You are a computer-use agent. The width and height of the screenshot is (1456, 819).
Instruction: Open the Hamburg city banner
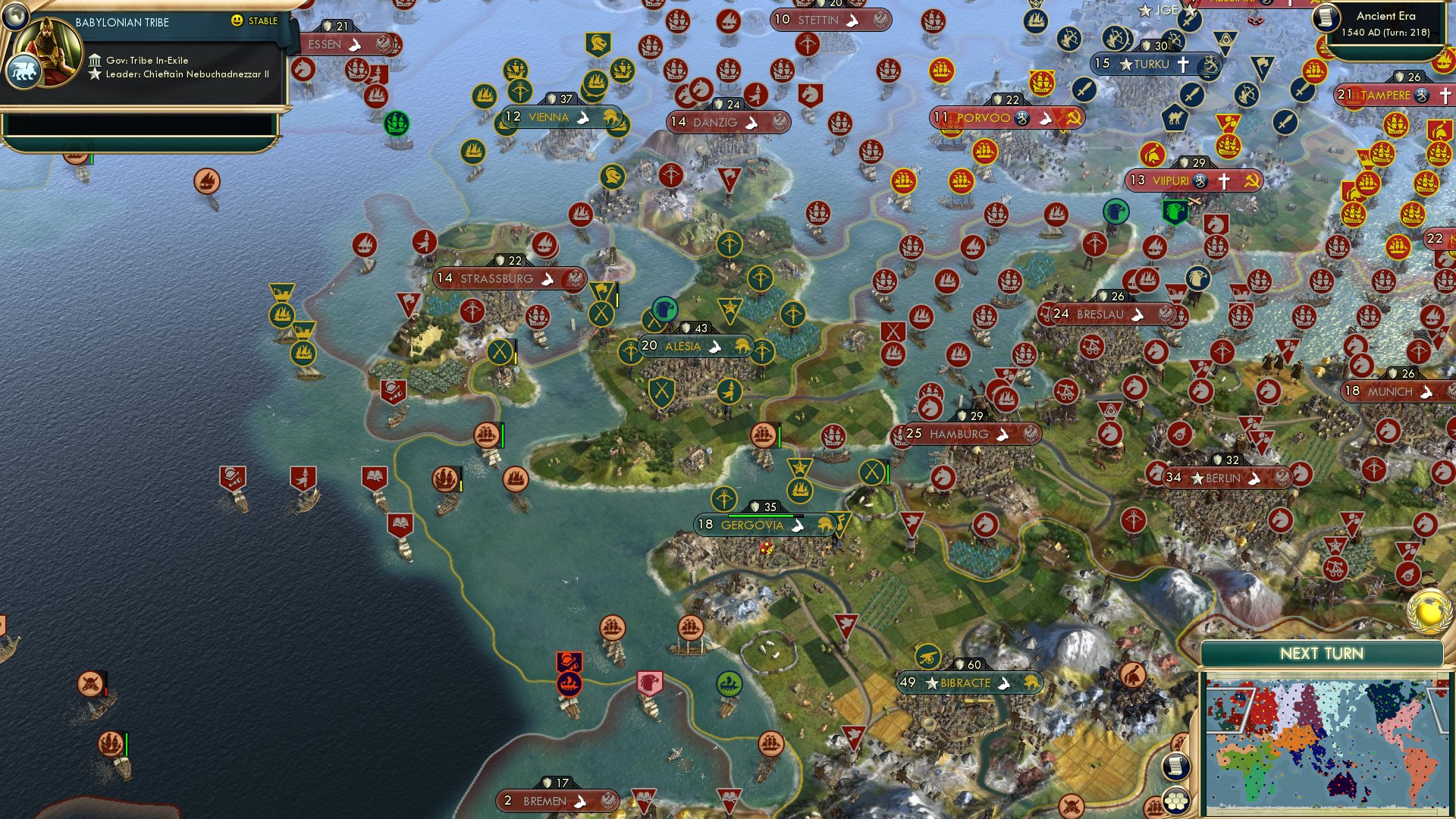[x=958, y=434]
